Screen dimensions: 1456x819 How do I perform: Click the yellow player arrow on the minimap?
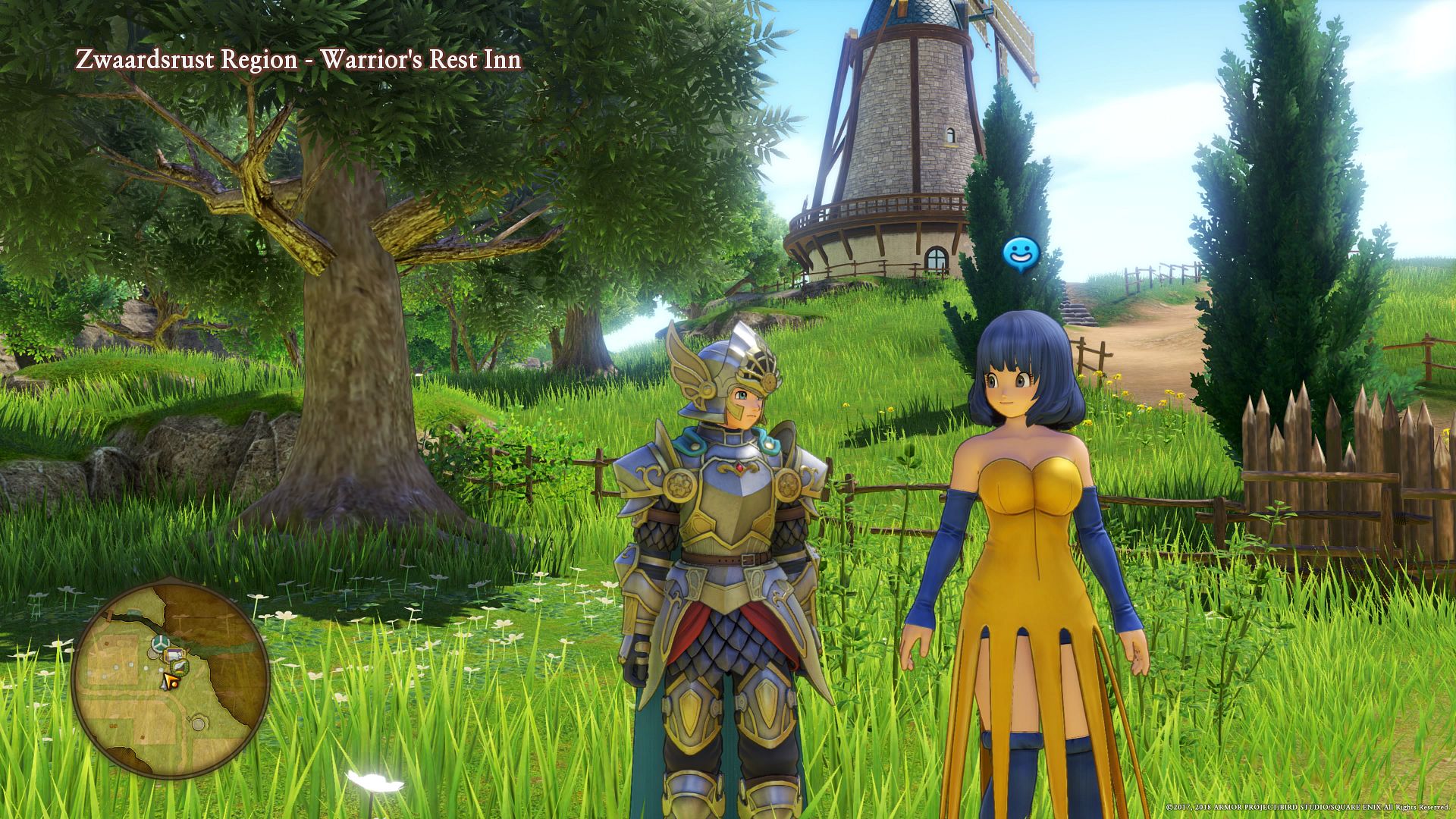tap(168, 679)
